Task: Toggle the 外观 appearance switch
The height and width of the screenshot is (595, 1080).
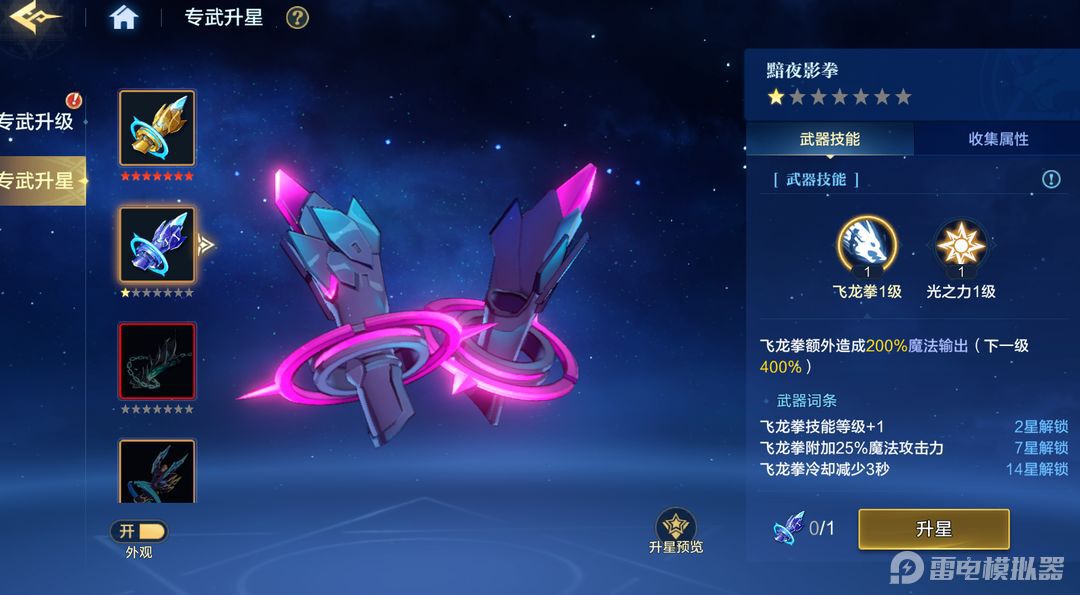Action: (139, 531)
